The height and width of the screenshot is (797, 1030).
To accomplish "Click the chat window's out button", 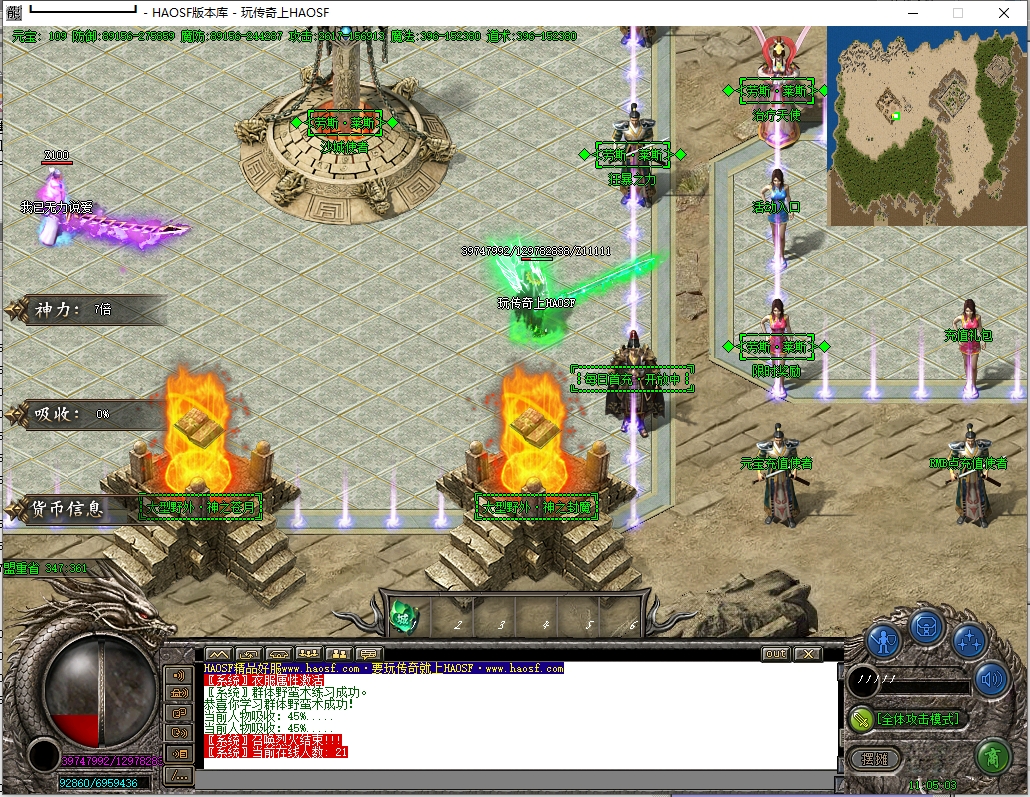I will click(x=775, y=654).
